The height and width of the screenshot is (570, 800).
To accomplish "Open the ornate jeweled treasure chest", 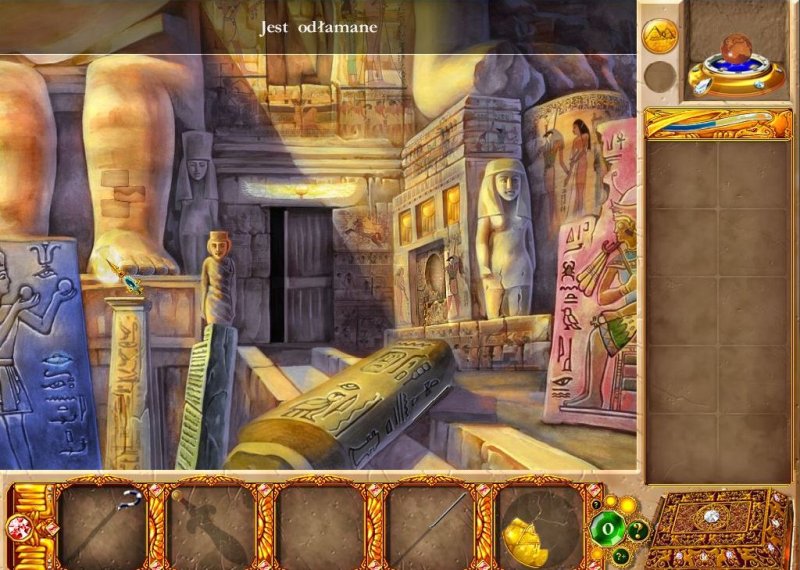I will [x=710, y=527].
